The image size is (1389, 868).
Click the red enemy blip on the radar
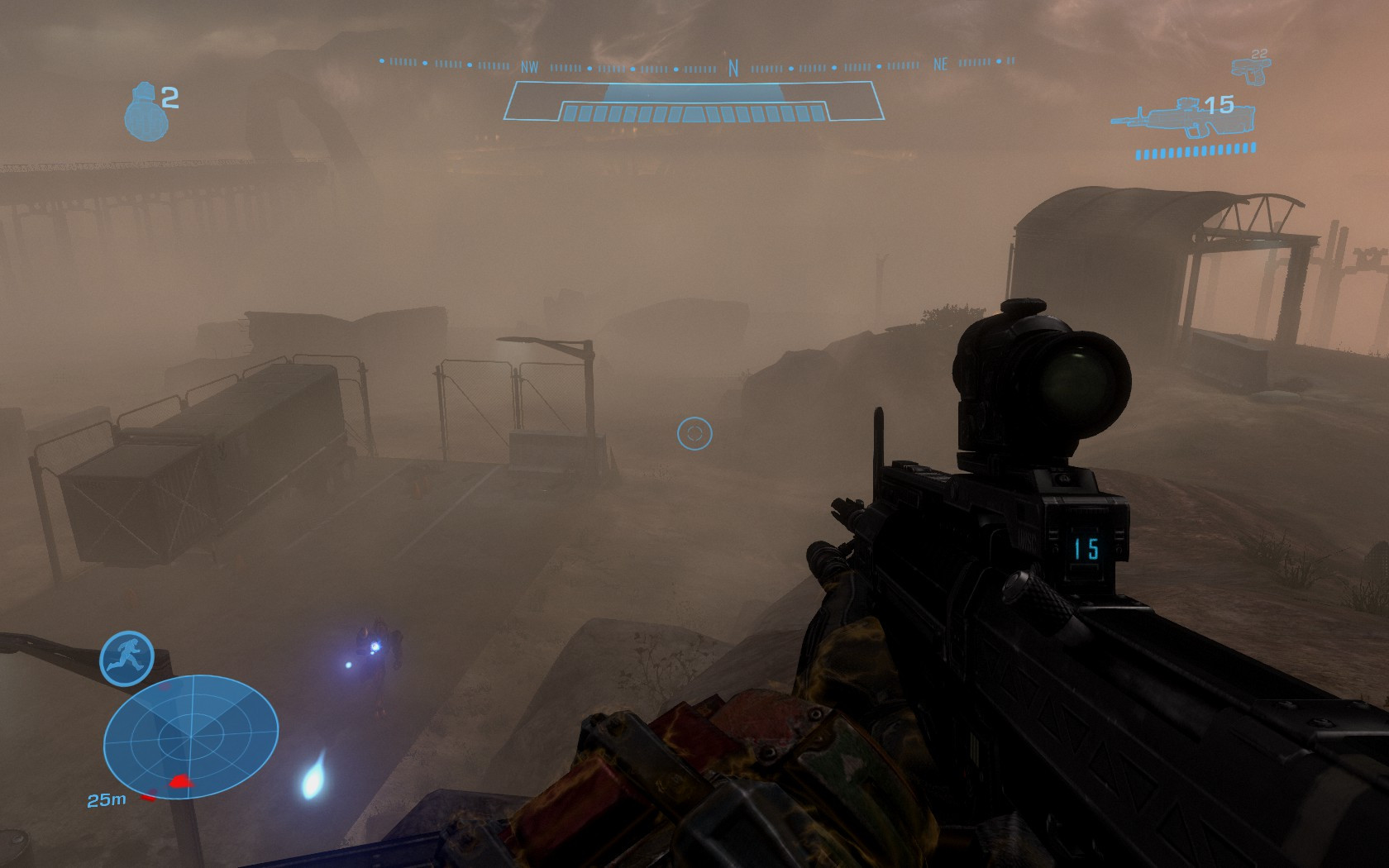point(180,780)
